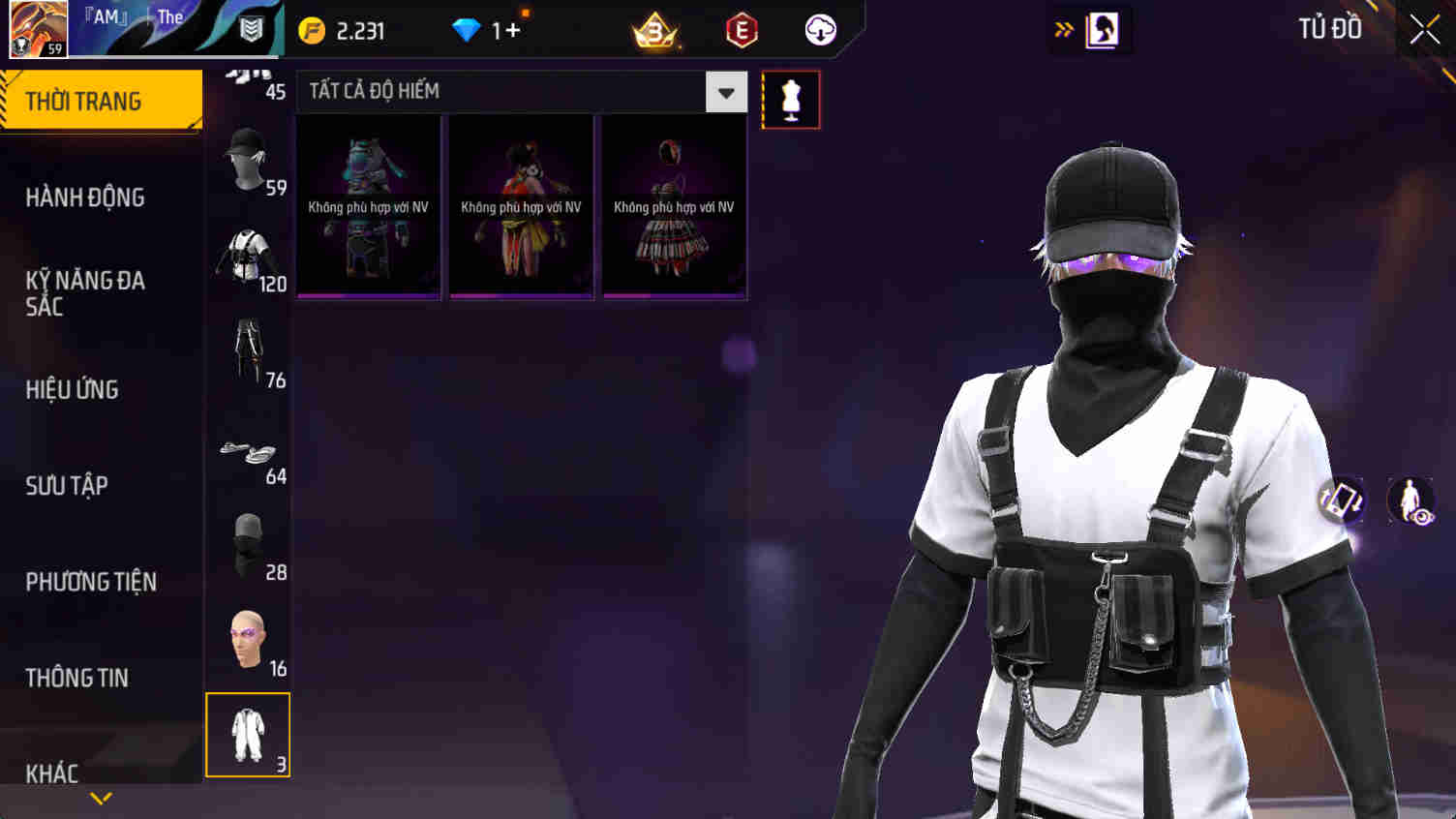Click the cloud download icon in the top bar
Viewport: 1456px width, 819px height.
pos(819,30)
